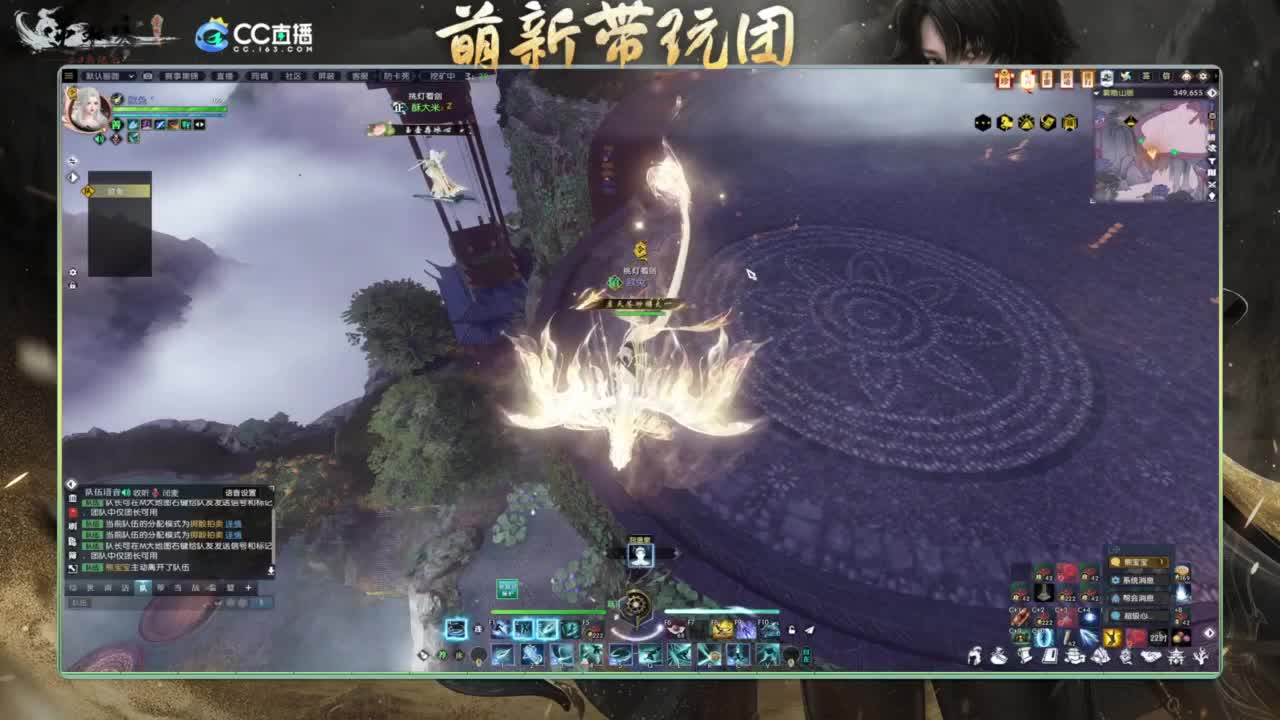The height and width of the screenshot is (720, 1280).
Task: Open the handshake social icon in bottom toolbar
Action: [1150, 656]
